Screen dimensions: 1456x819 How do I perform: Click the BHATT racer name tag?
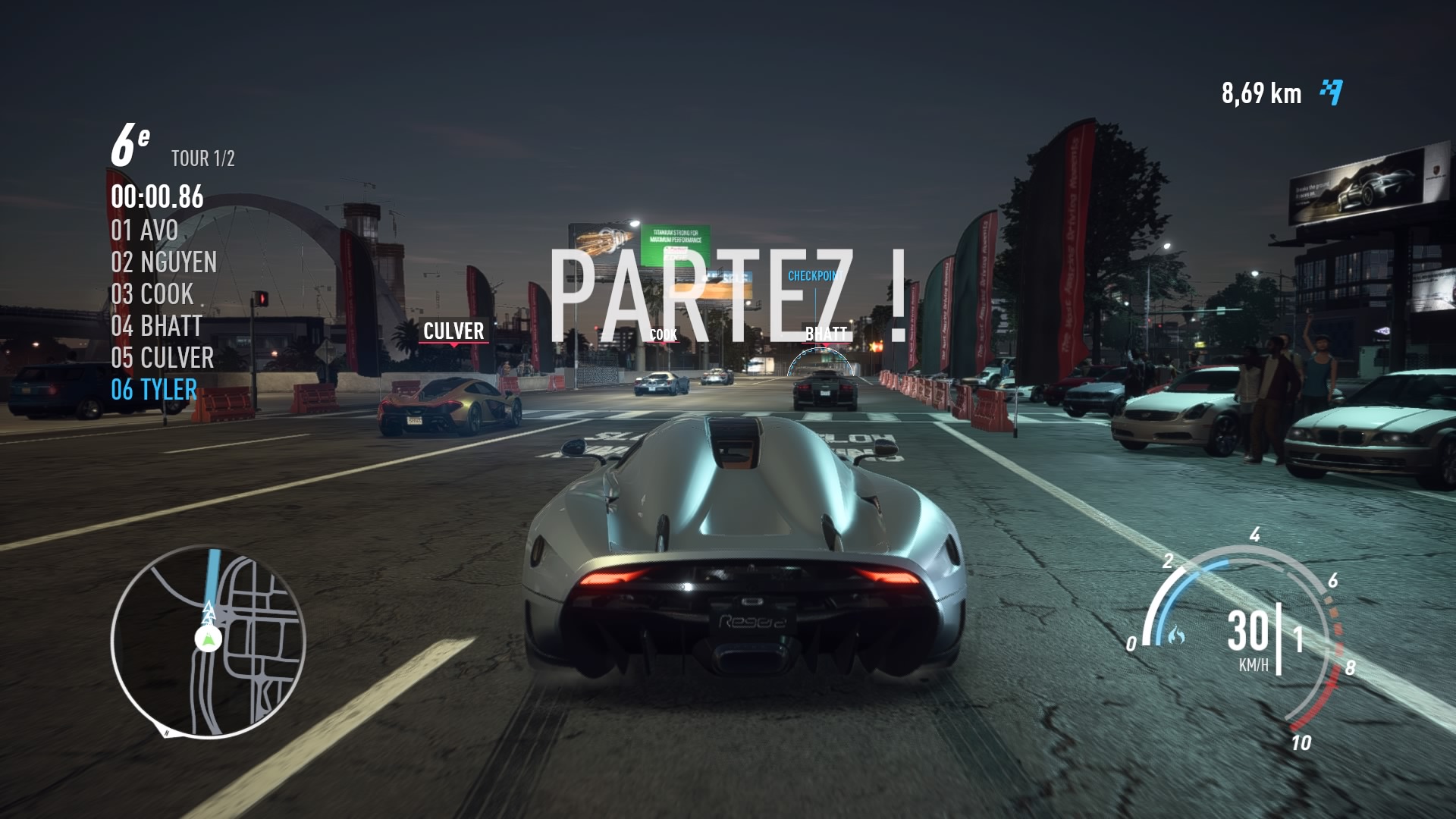coord(826,334)
